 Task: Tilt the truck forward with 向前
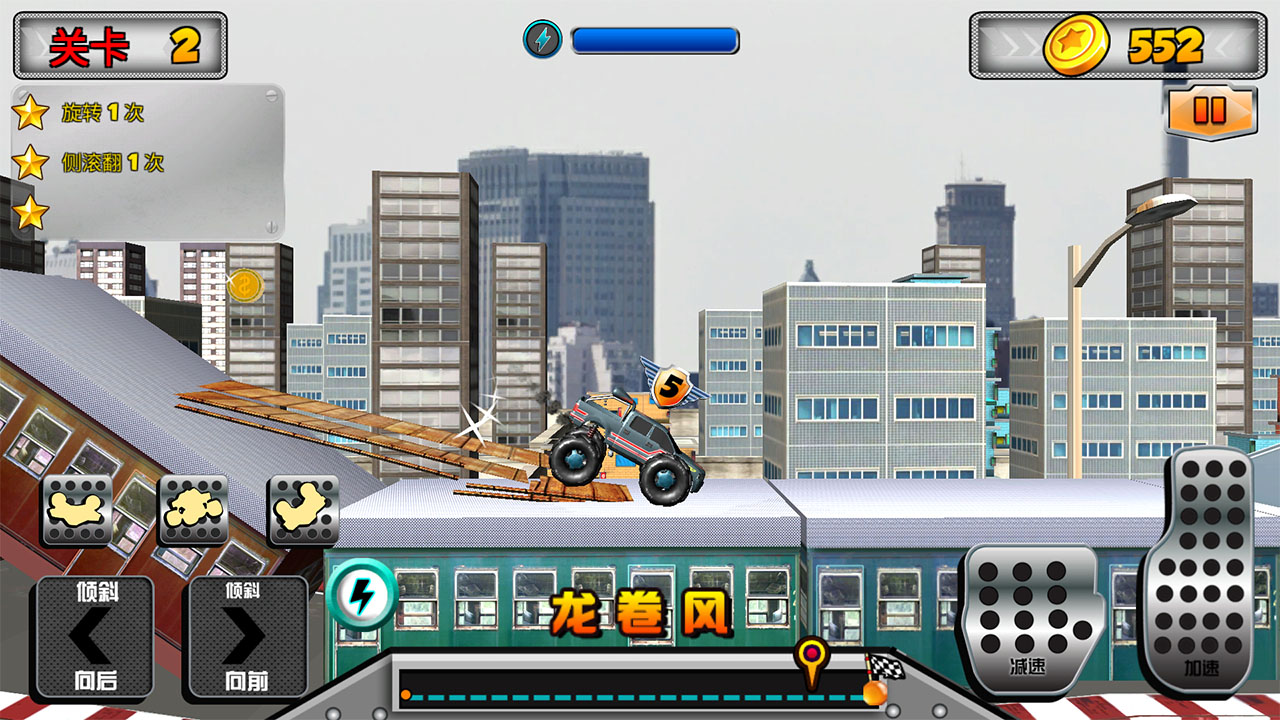point(247,637)
